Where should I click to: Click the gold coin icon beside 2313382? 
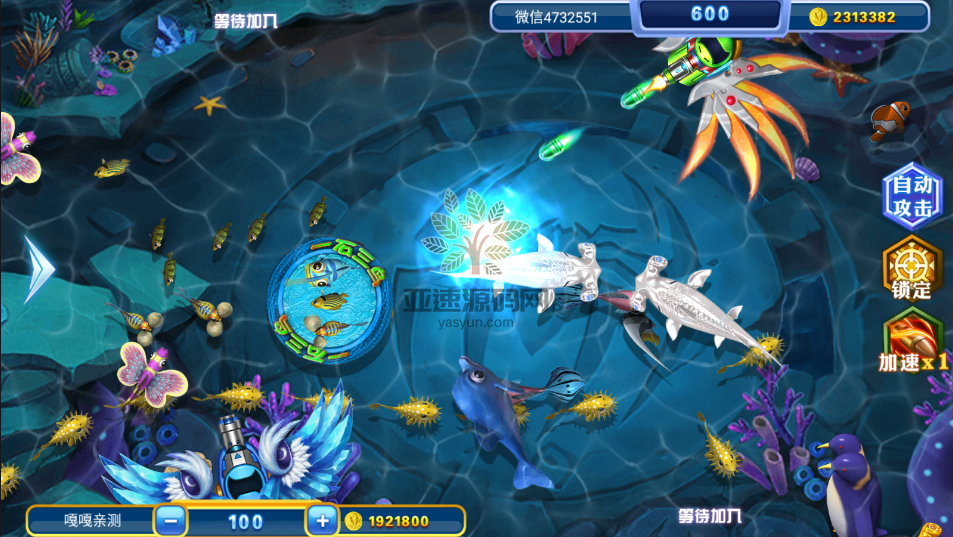(817, 16)
